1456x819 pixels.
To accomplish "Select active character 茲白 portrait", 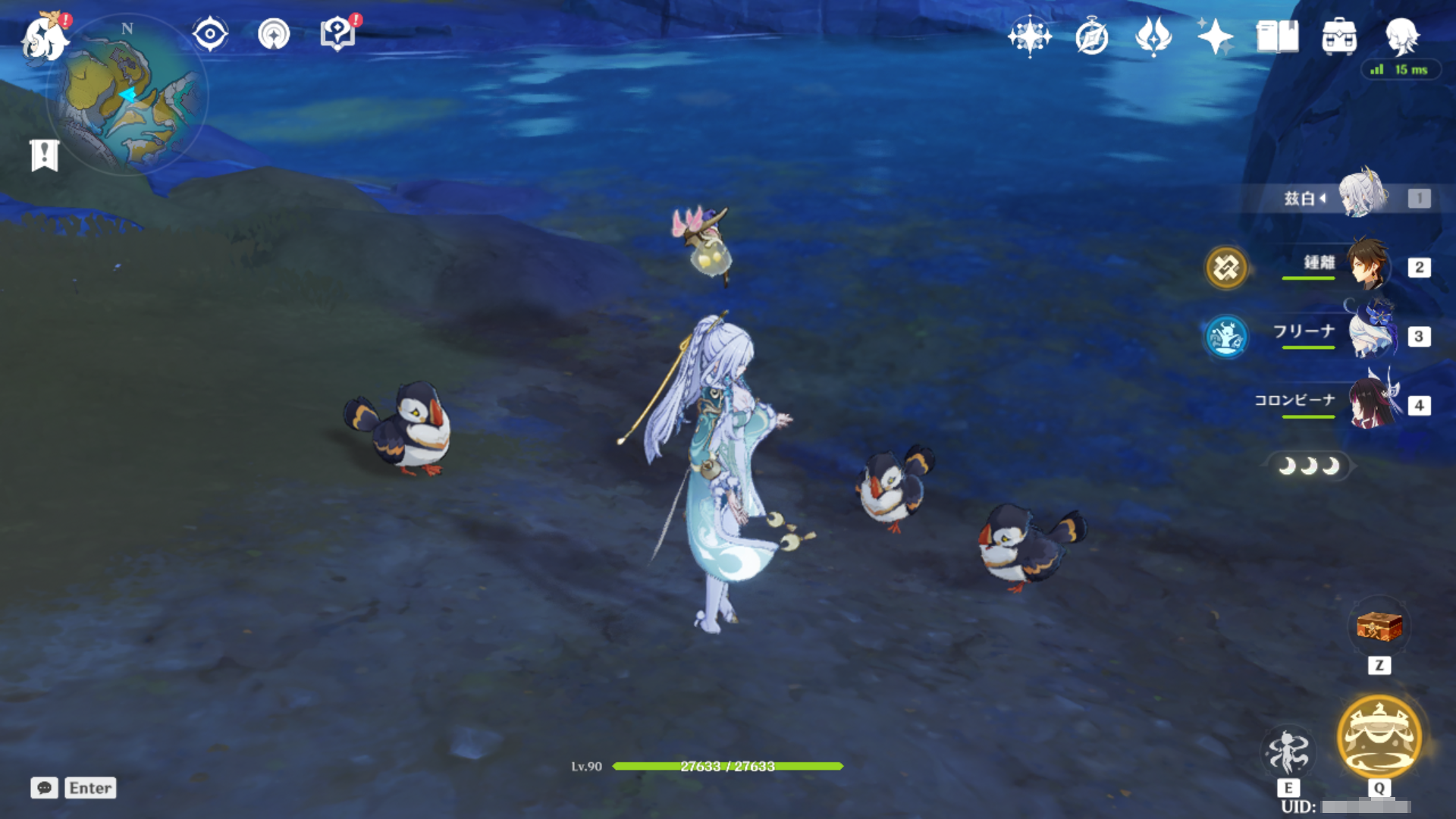I will (x=1363, y=196).
